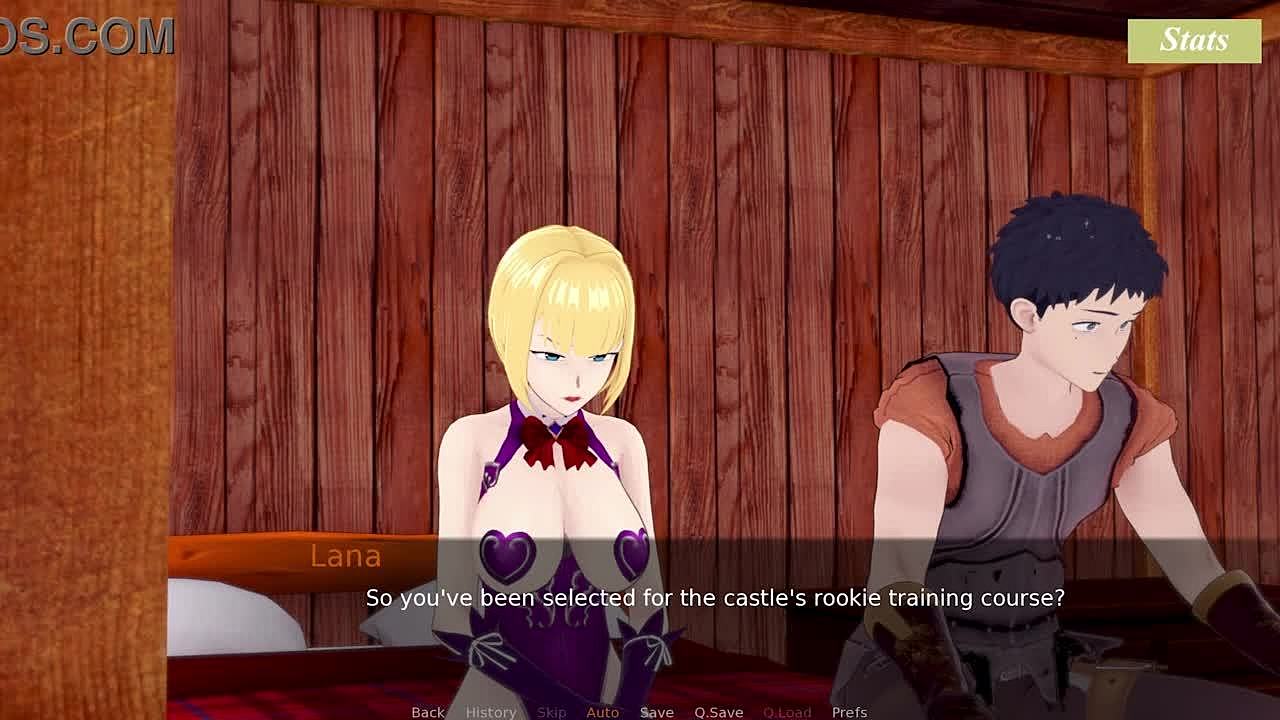Toggle Auto dialogue advance

[602, 712]
